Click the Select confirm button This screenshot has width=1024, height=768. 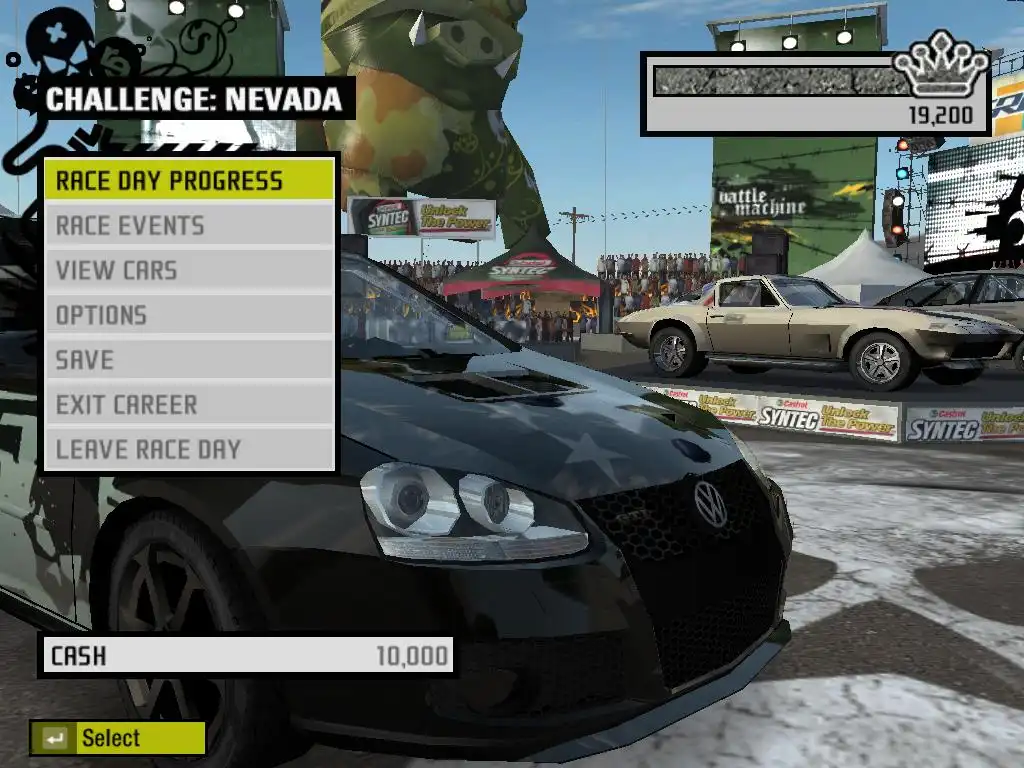tap(117, 739)
